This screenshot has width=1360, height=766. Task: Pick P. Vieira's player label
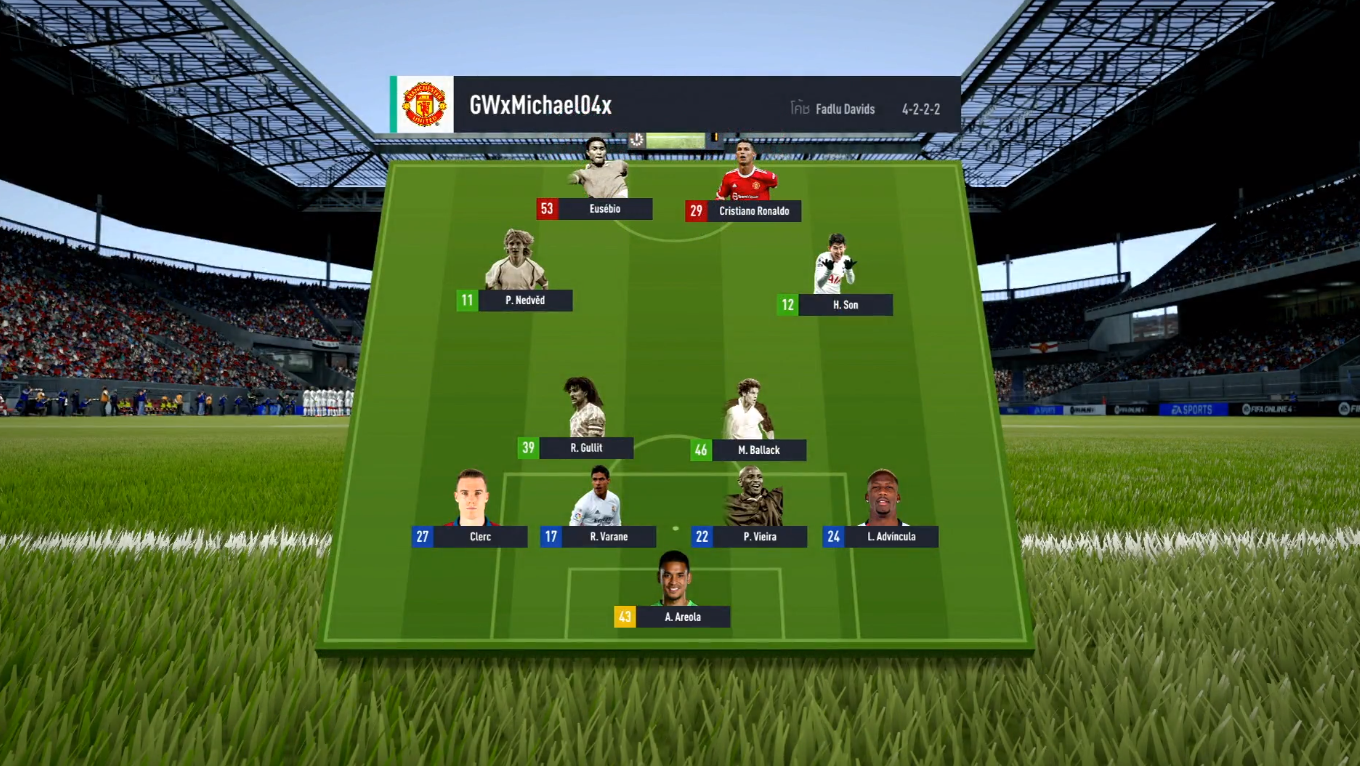(x=760, y=537)
